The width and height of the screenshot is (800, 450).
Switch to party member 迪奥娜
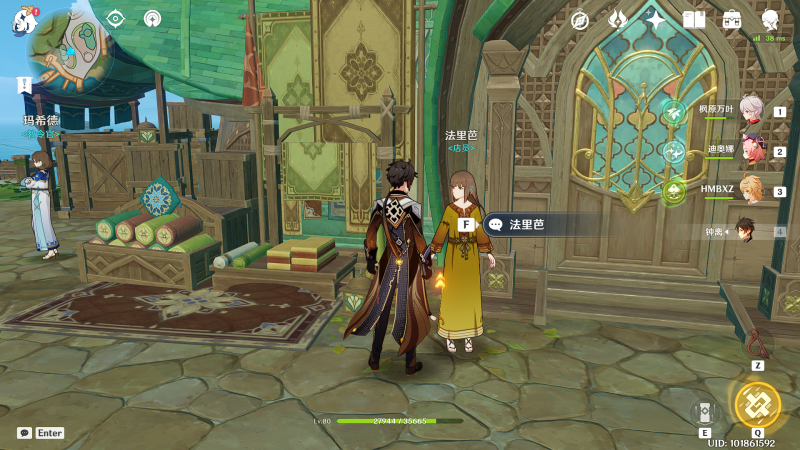(x=751, y=150)
